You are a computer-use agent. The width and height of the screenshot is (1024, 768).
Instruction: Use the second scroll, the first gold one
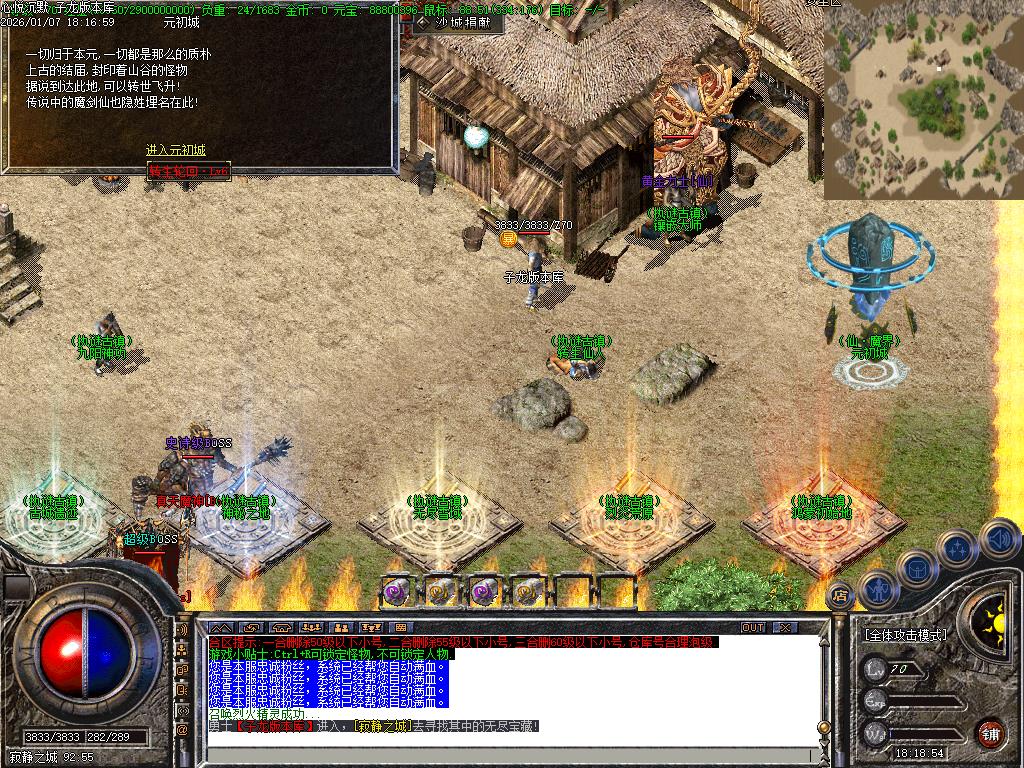click(440, 591)
